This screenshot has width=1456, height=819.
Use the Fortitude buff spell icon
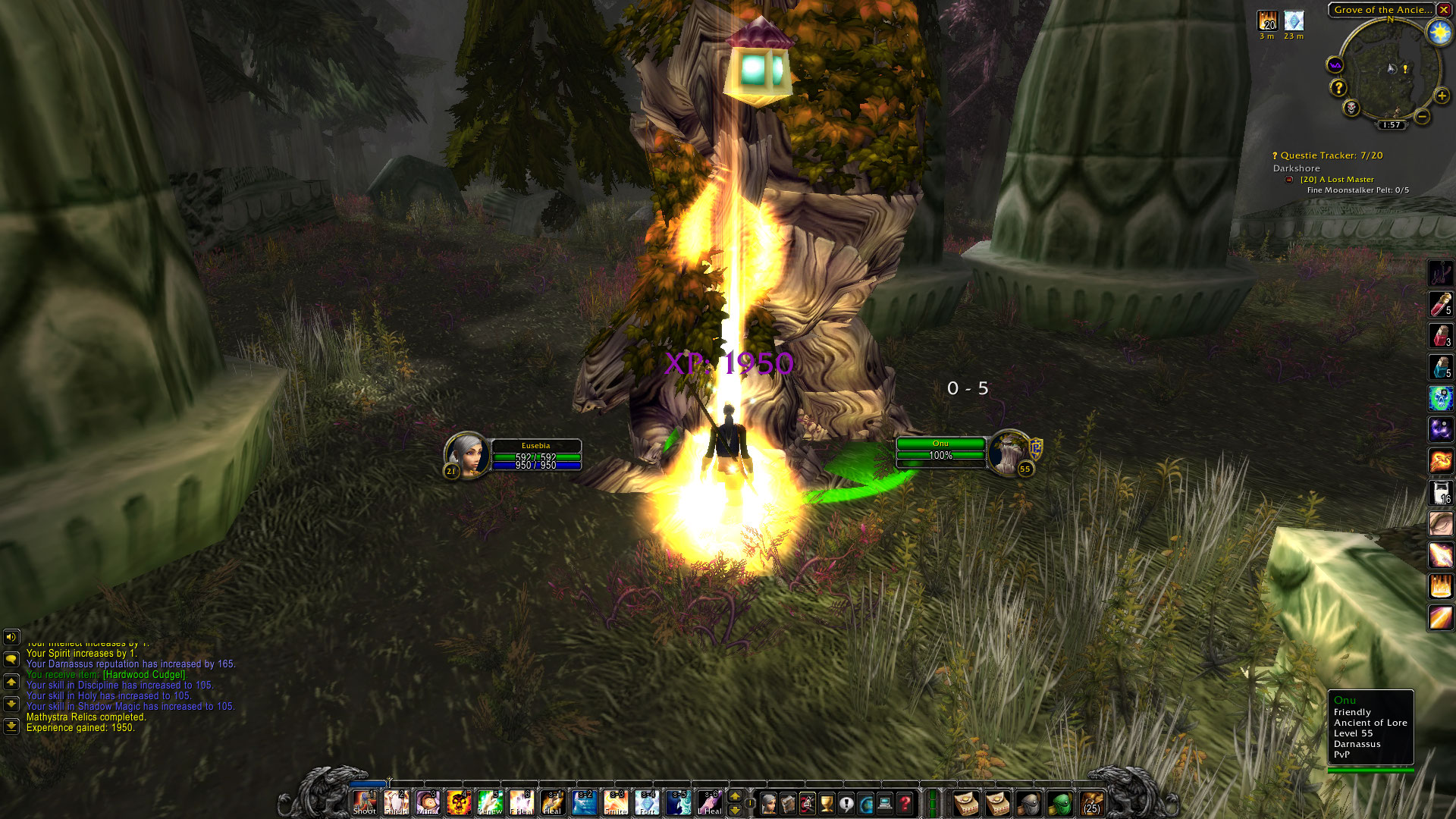(x=647, y=802)
